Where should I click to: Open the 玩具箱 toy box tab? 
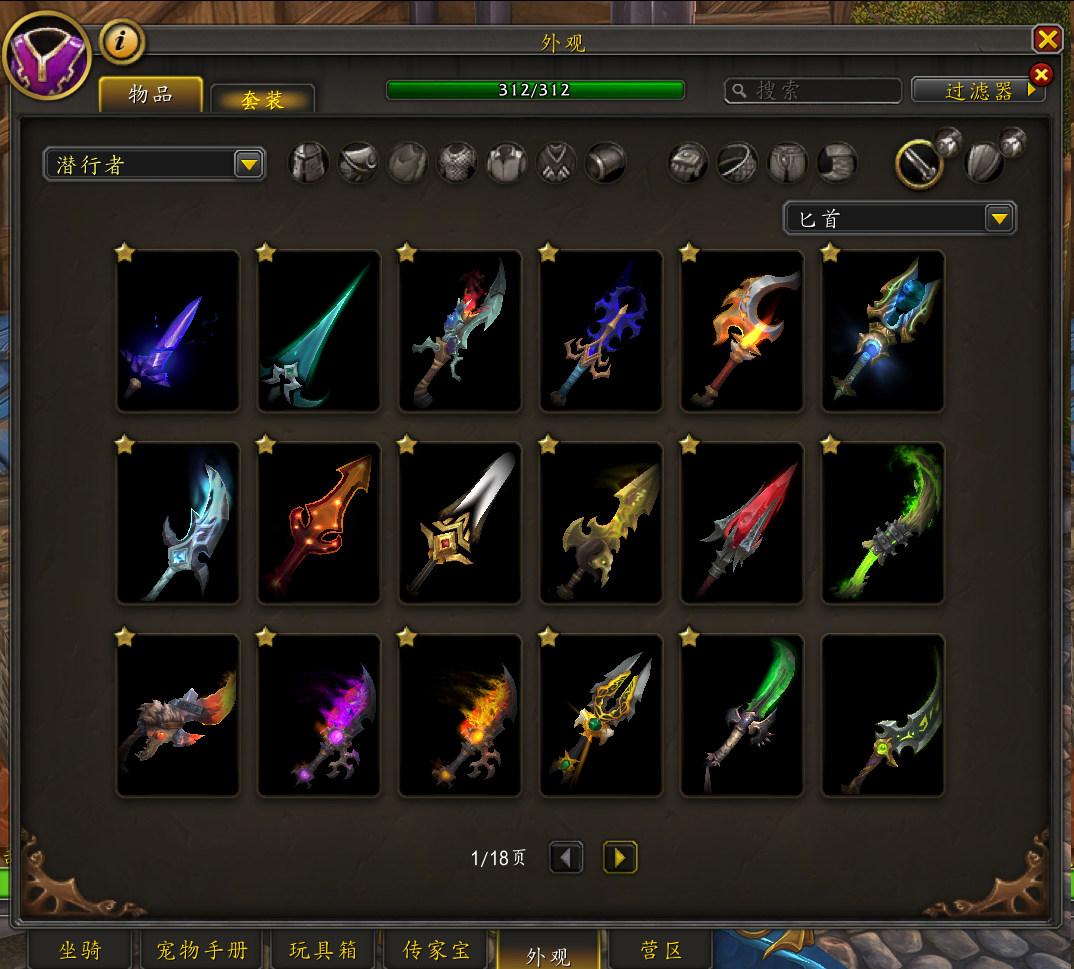(x=323, y=950)
